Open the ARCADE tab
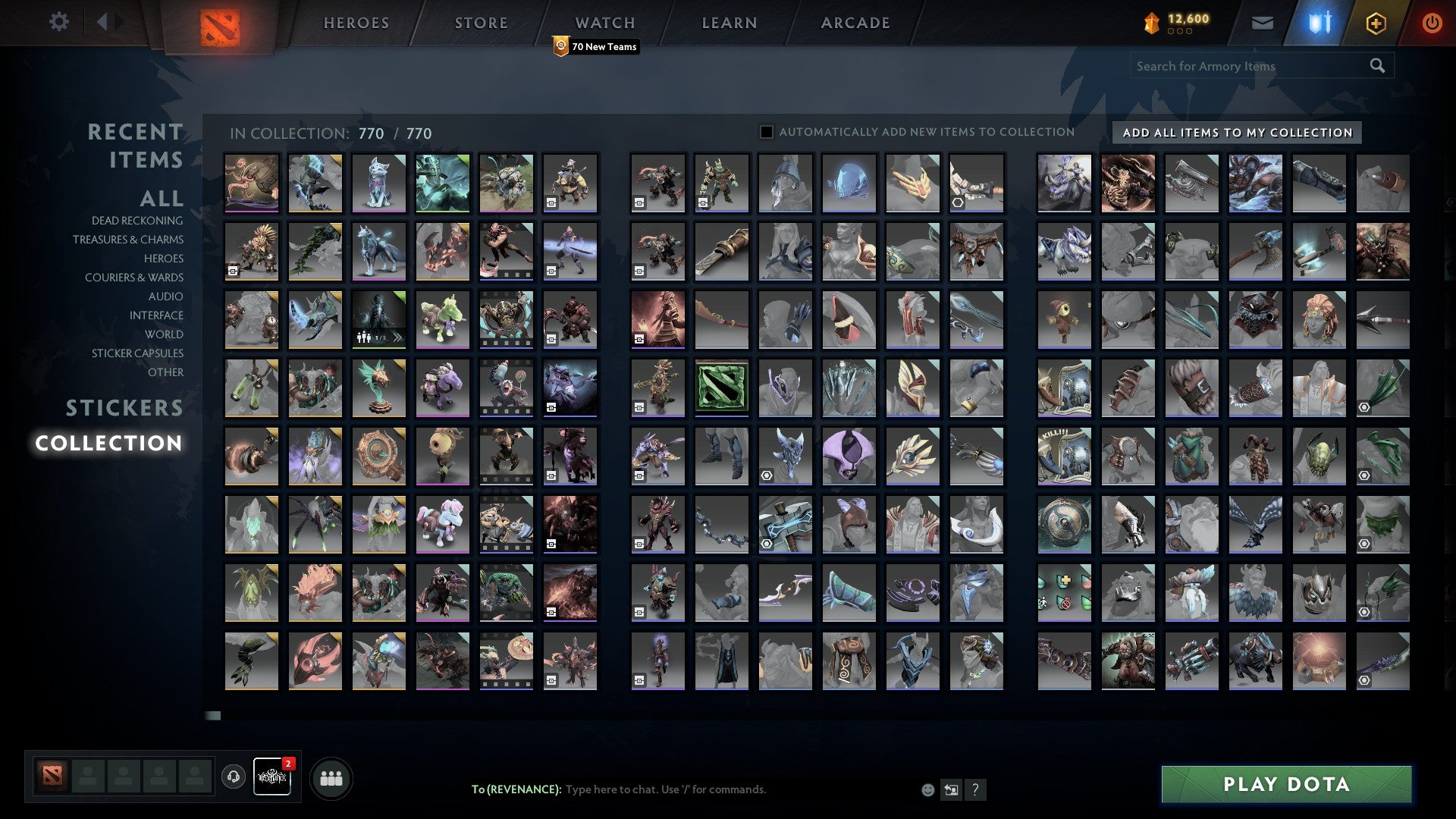 pos(855,23)
